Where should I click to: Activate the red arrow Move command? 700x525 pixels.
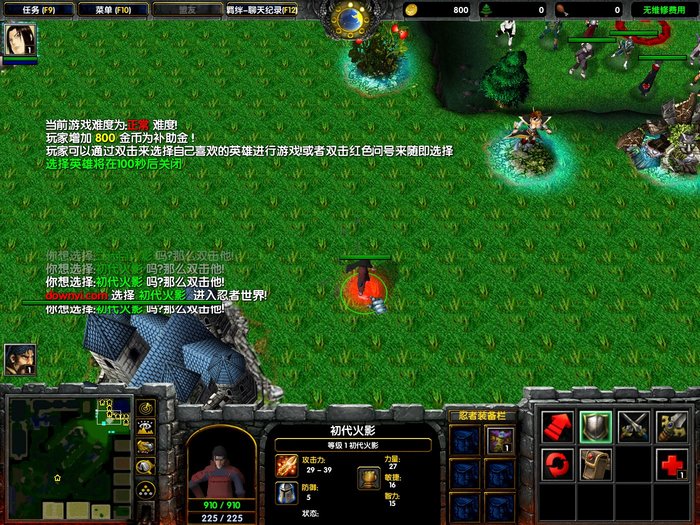click(x=558, y=426)
